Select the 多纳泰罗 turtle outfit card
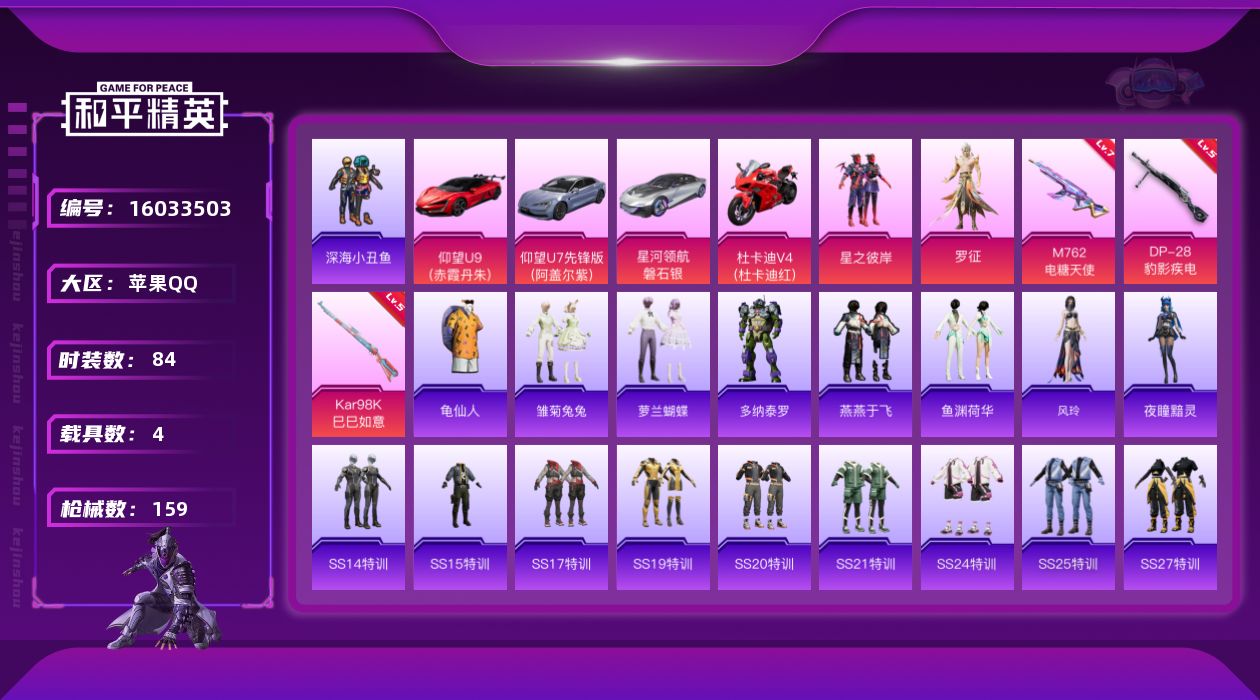This screenshot has height=700, width=1260. click(x=764, y=364)
